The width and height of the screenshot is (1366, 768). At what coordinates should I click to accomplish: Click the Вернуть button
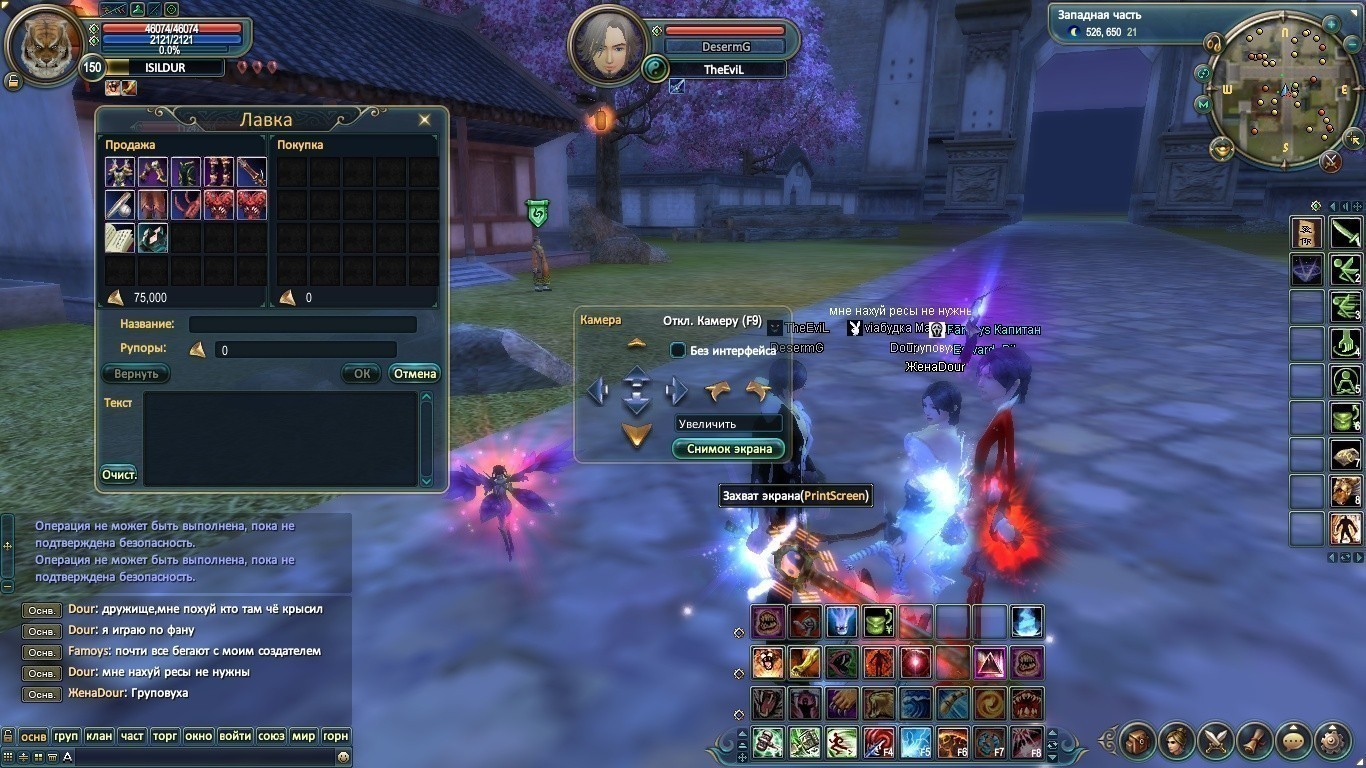click(x=136, y=374)
